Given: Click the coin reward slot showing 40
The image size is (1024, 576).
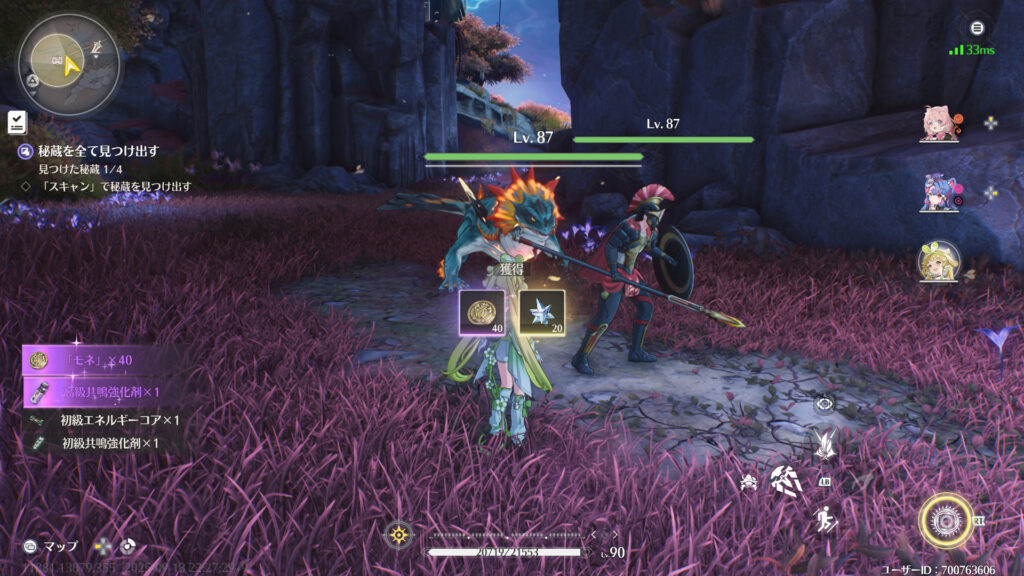Looking at the screenshot, I should click(x=481, y=313).
